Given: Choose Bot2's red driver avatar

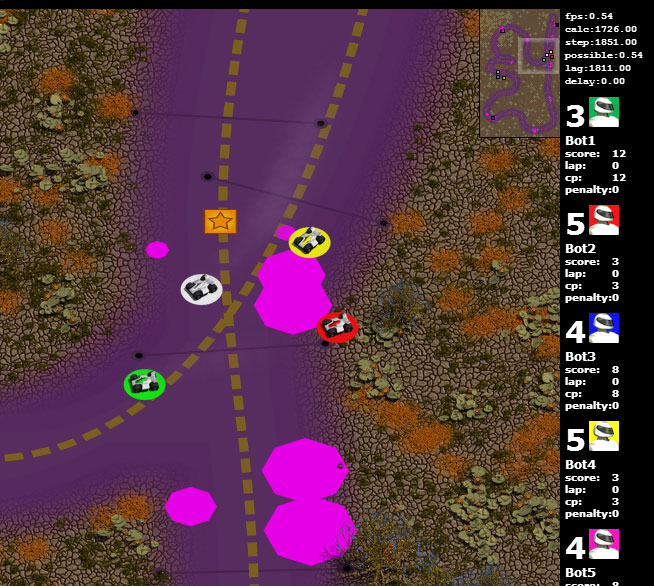Looking at the screenshot, I should pos(604,220).
